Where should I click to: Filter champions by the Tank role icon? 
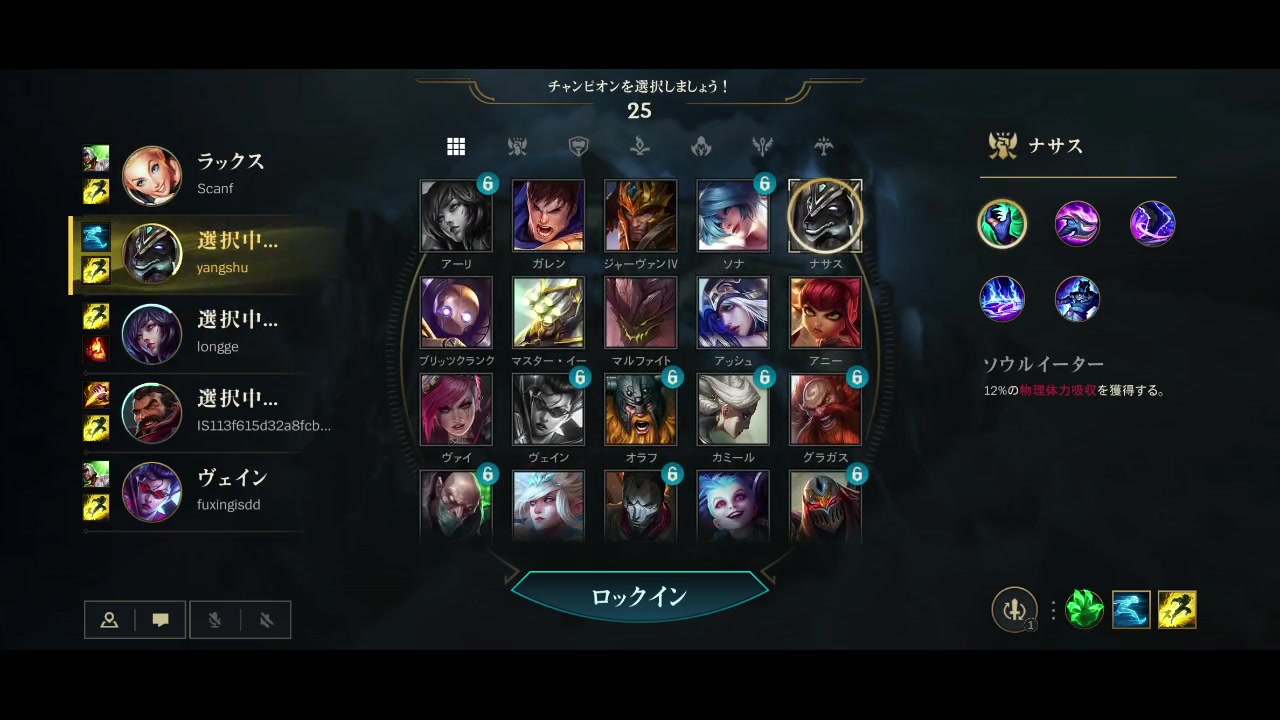pyautogui.click(x=578, y=146)
